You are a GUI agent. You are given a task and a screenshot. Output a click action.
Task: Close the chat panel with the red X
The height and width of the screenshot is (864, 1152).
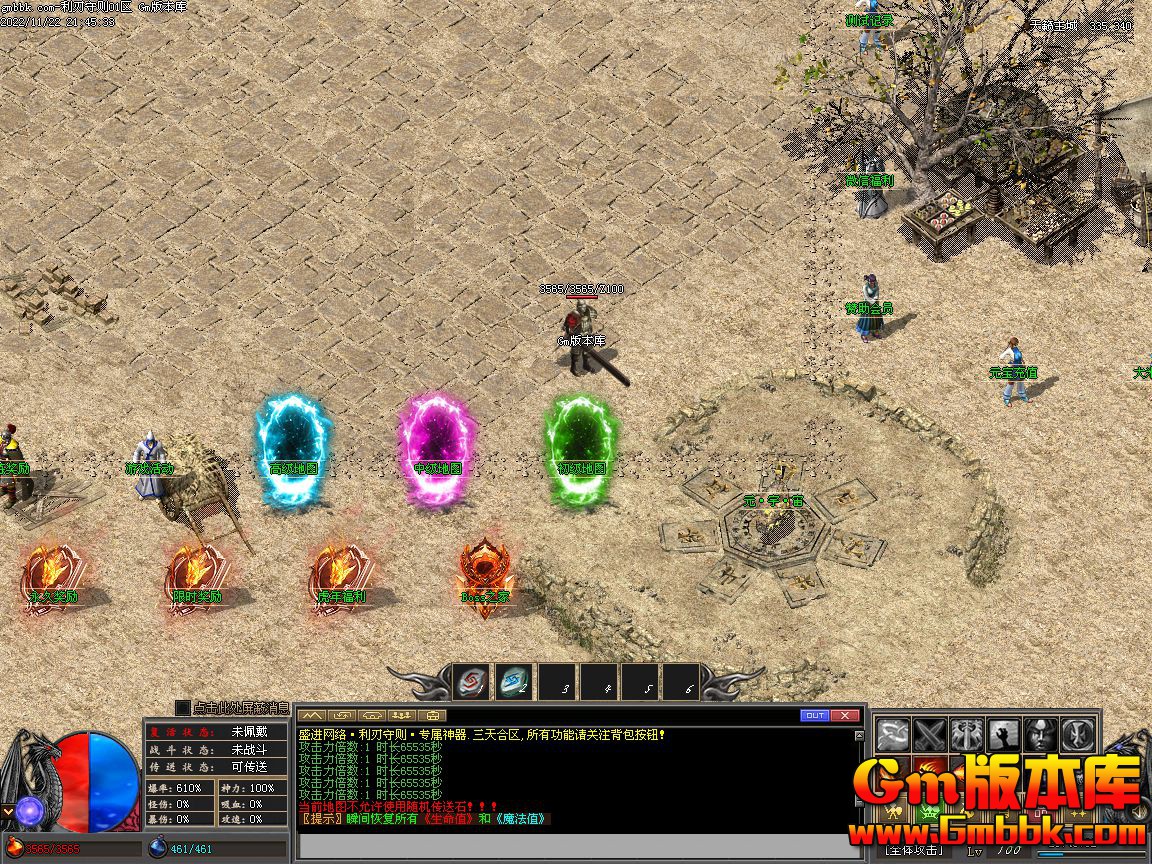[845, 715]
